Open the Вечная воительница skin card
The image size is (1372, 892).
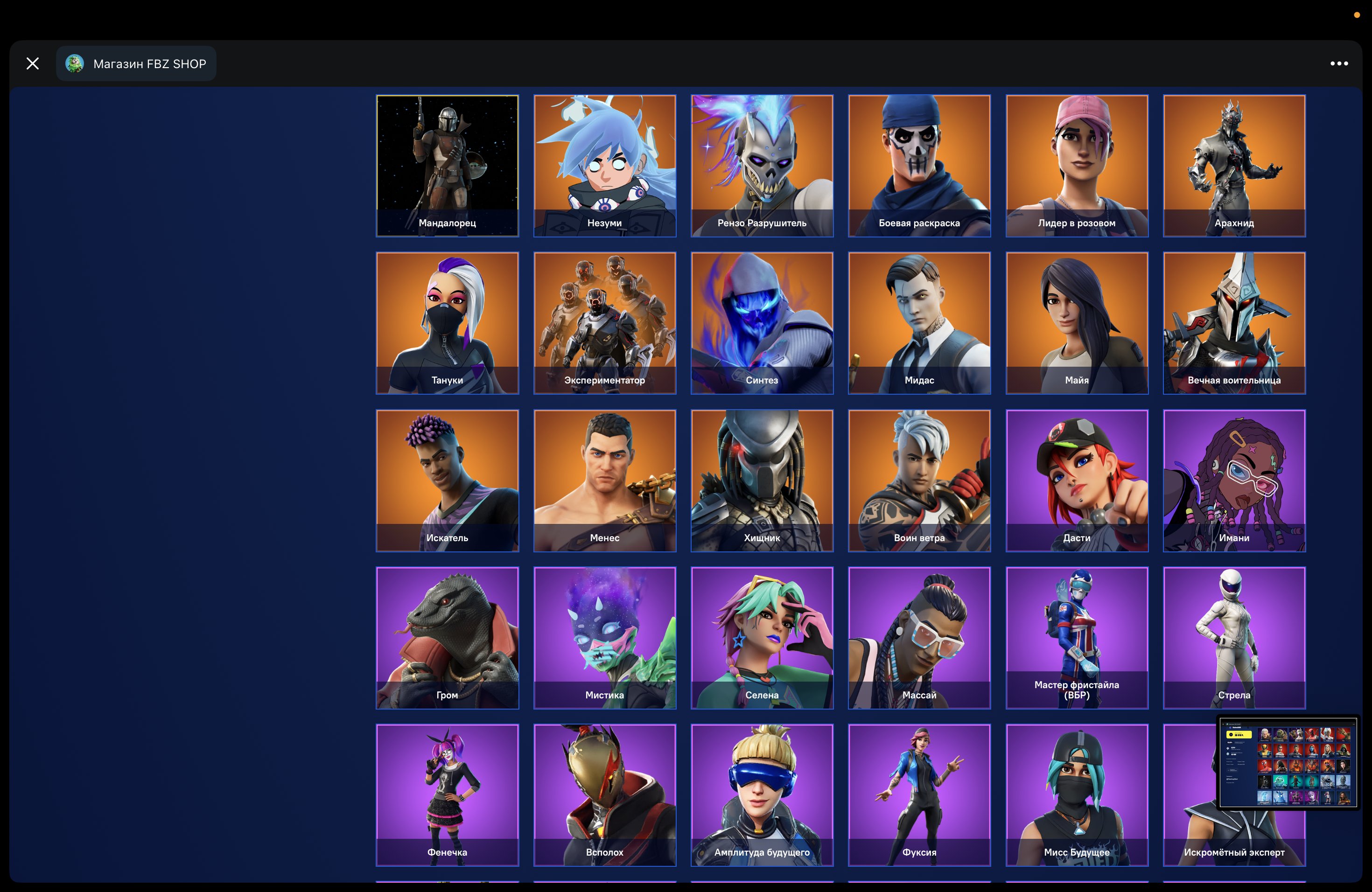click(x=1234, y=323)
